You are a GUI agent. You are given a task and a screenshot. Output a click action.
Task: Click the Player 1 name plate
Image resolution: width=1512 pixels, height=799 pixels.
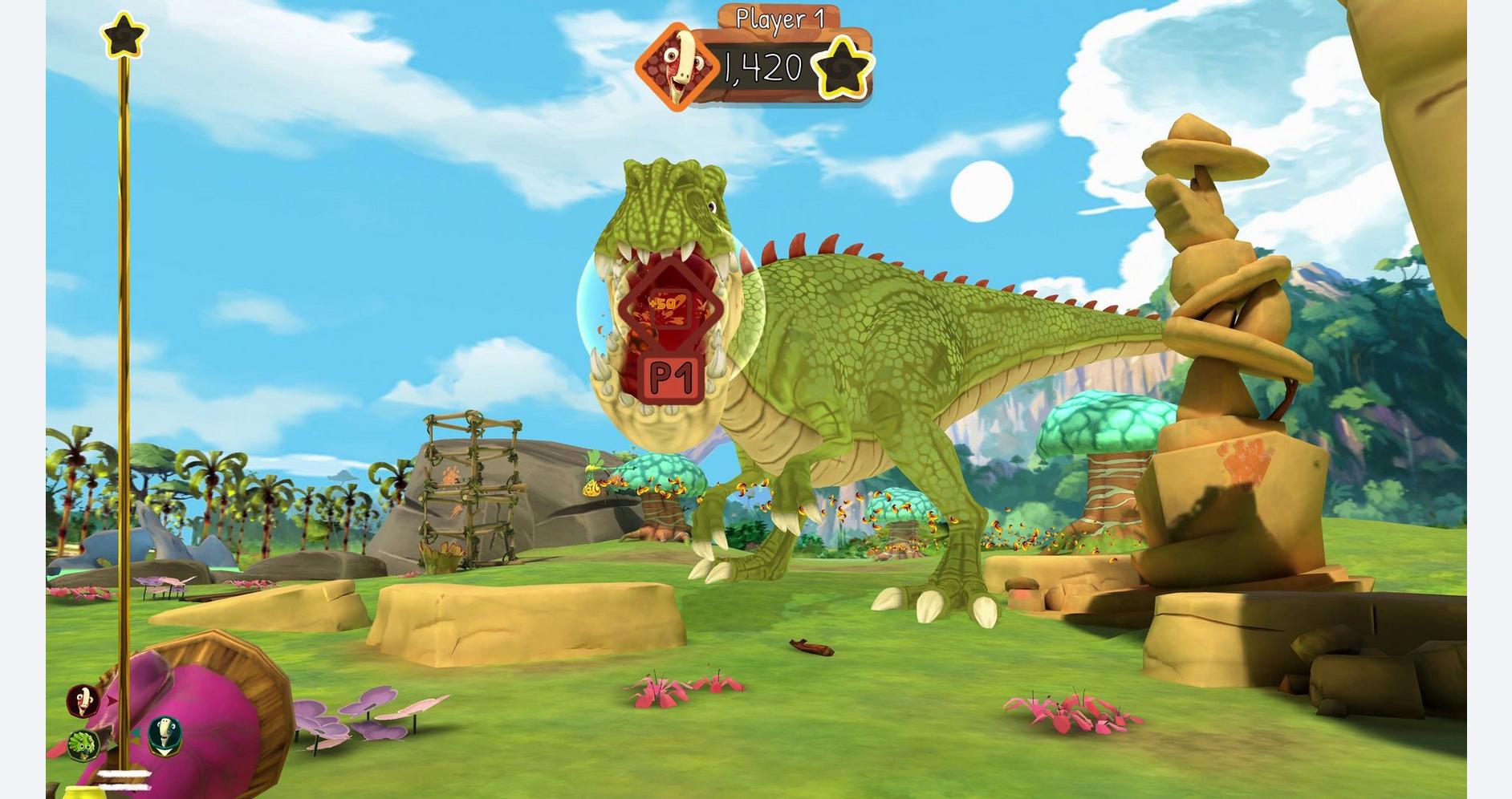(779, 18)
